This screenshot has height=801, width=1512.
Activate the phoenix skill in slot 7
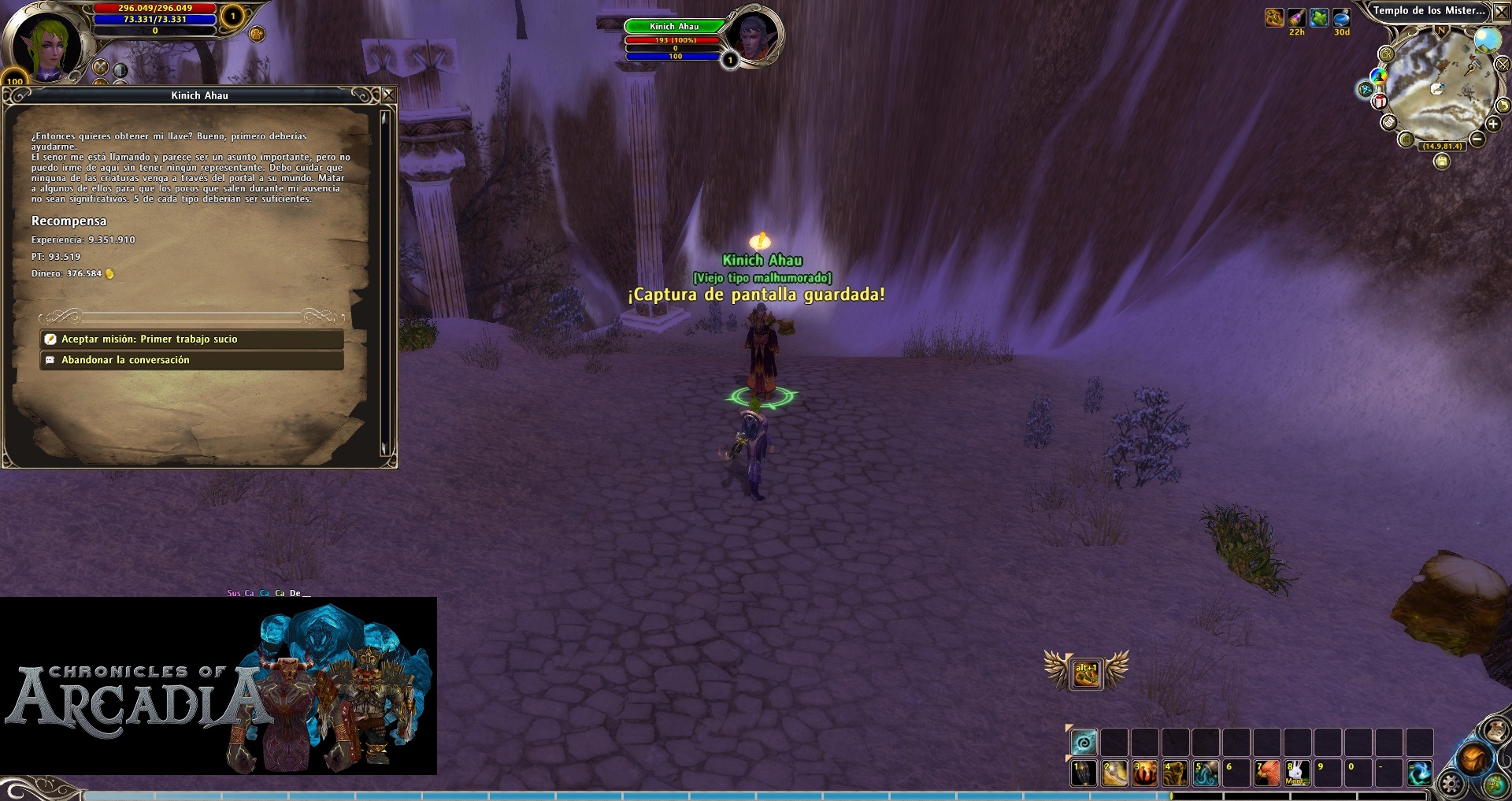[1266, 773]
